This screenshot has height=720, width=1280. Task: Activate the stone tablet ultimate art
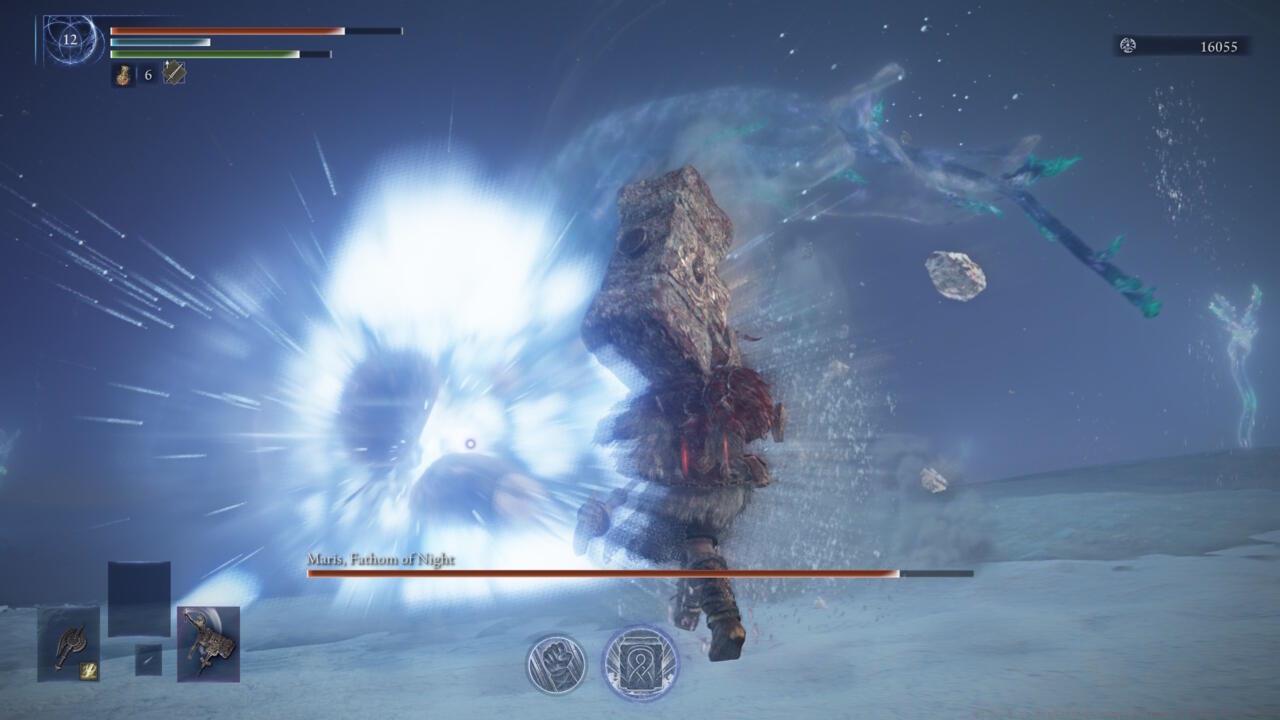640,663
